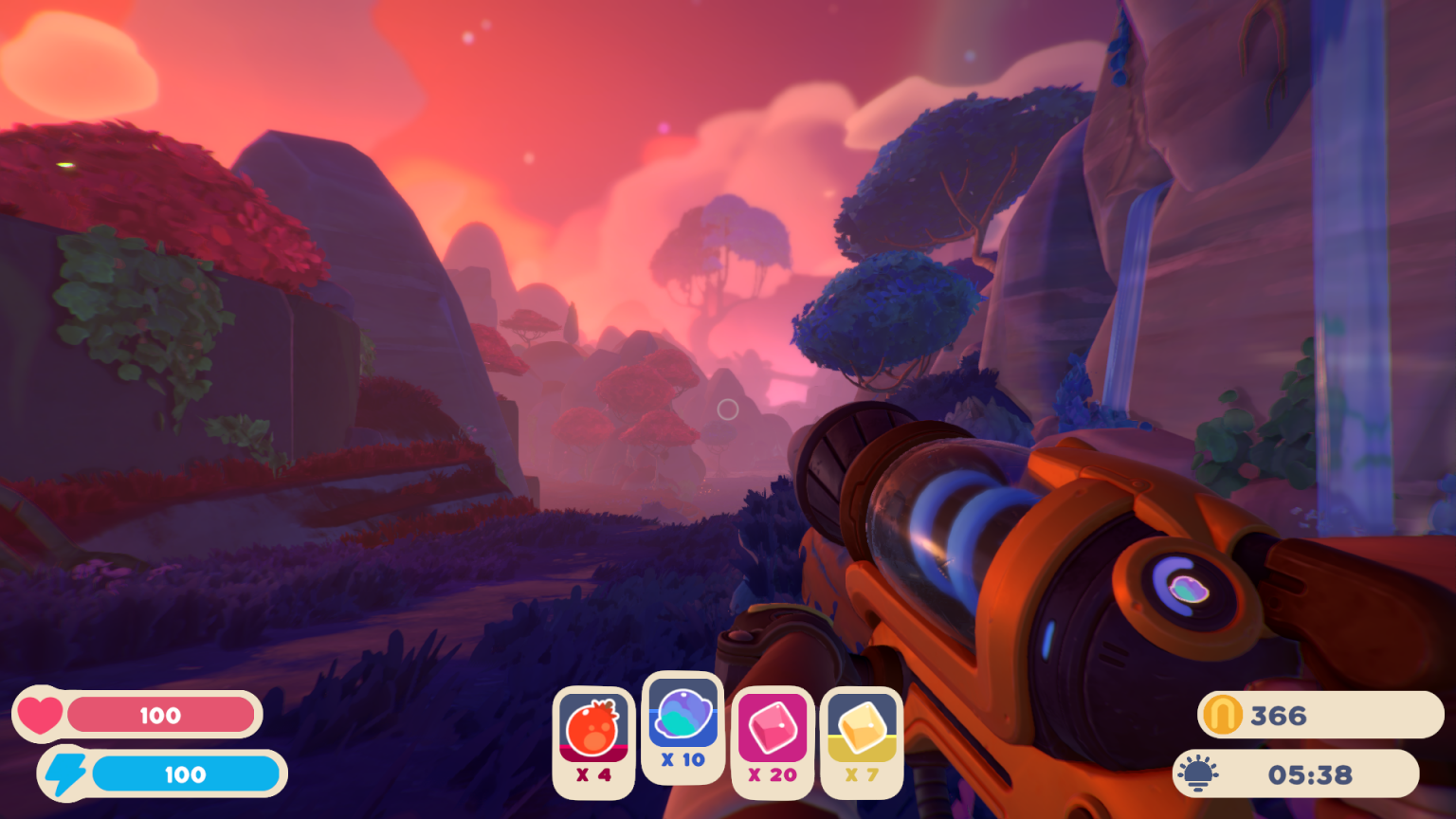Click the sunrise icon next to the clock
Image resolution: width=1456 pixels, height=819 pixels.
click(x=1200, y=773)
